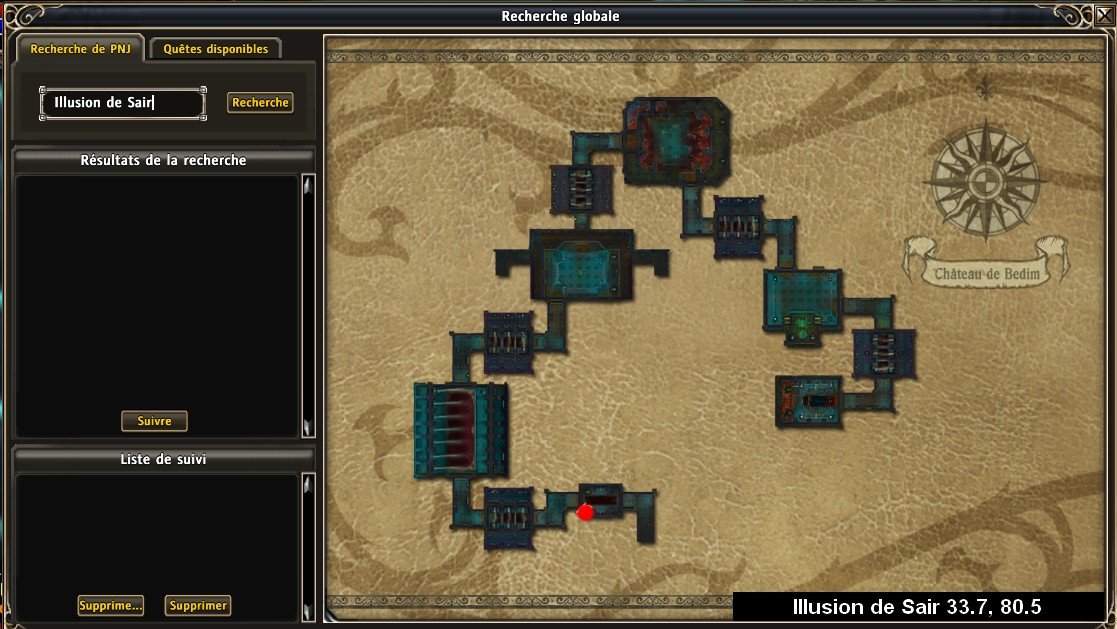The height and width of the screenshot is (629, 1117).
Task: Switch to the Quêtes disponibles tab
Action: pyautogui.click(x=216, y=49)
